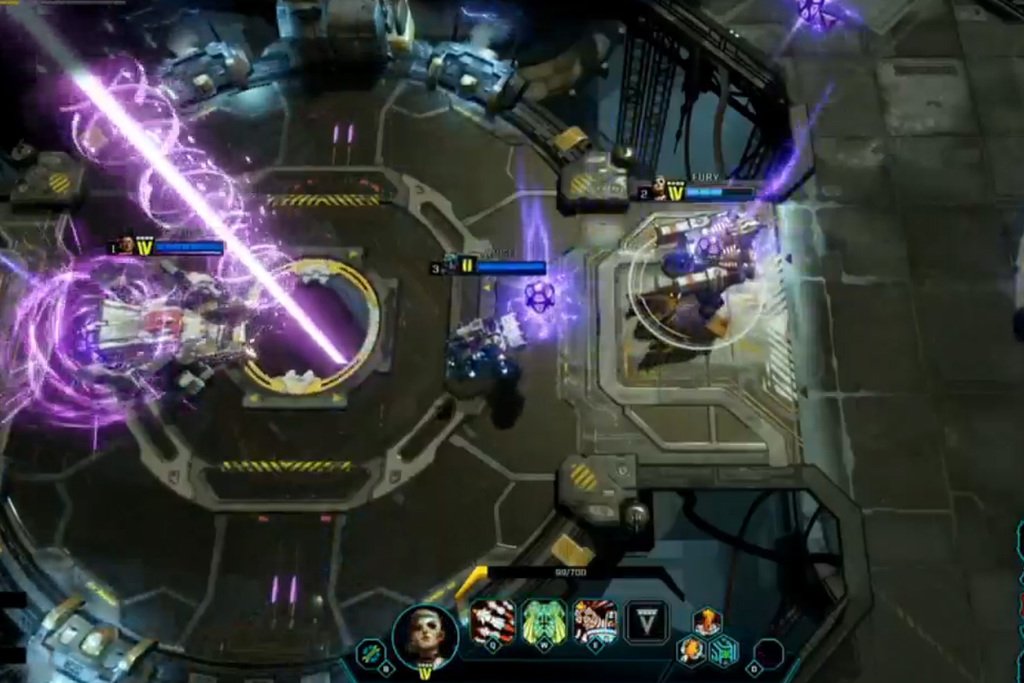
Task: Trigger the shouting face ability
Action: pyautogui.click(x=595, y=621)
